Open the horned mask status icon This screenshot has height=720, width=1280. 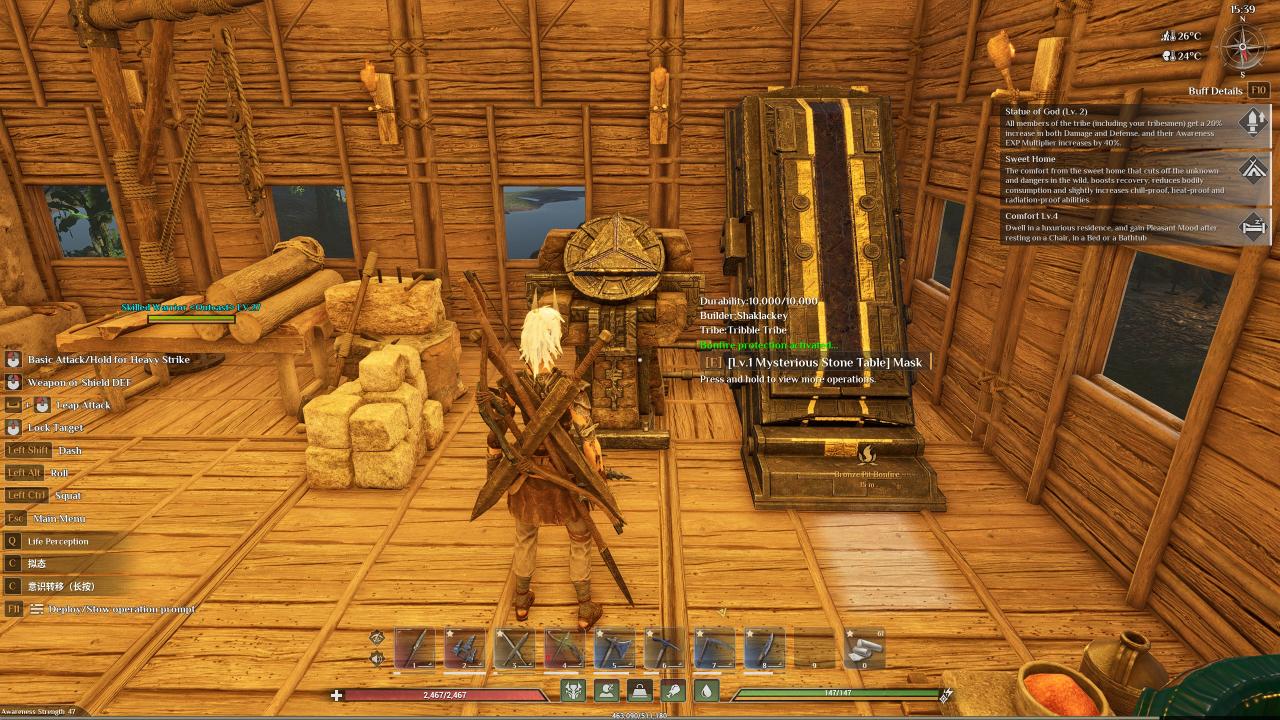click(x=573, y=690)
